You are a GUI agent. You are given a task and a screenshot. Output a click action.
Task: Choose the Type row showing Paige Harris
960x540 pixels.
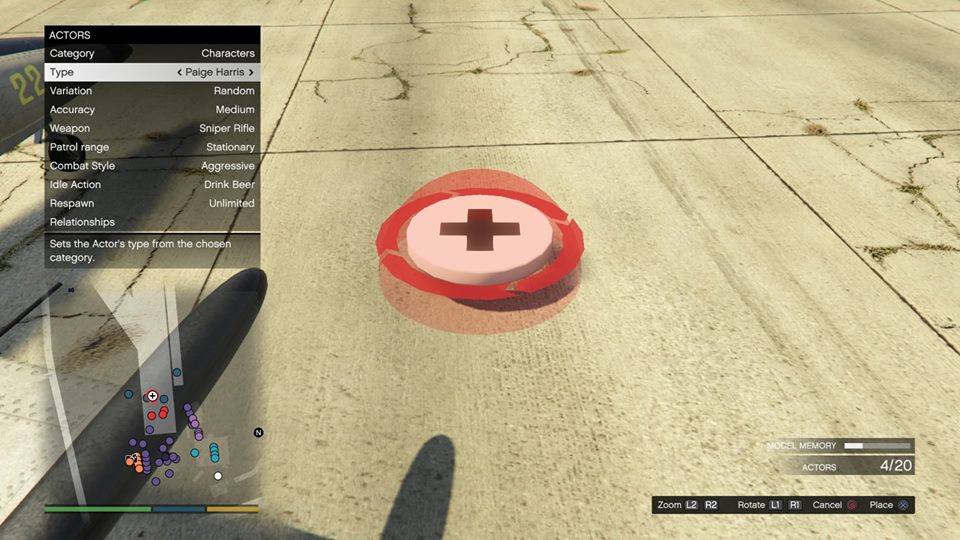point(152,72)
